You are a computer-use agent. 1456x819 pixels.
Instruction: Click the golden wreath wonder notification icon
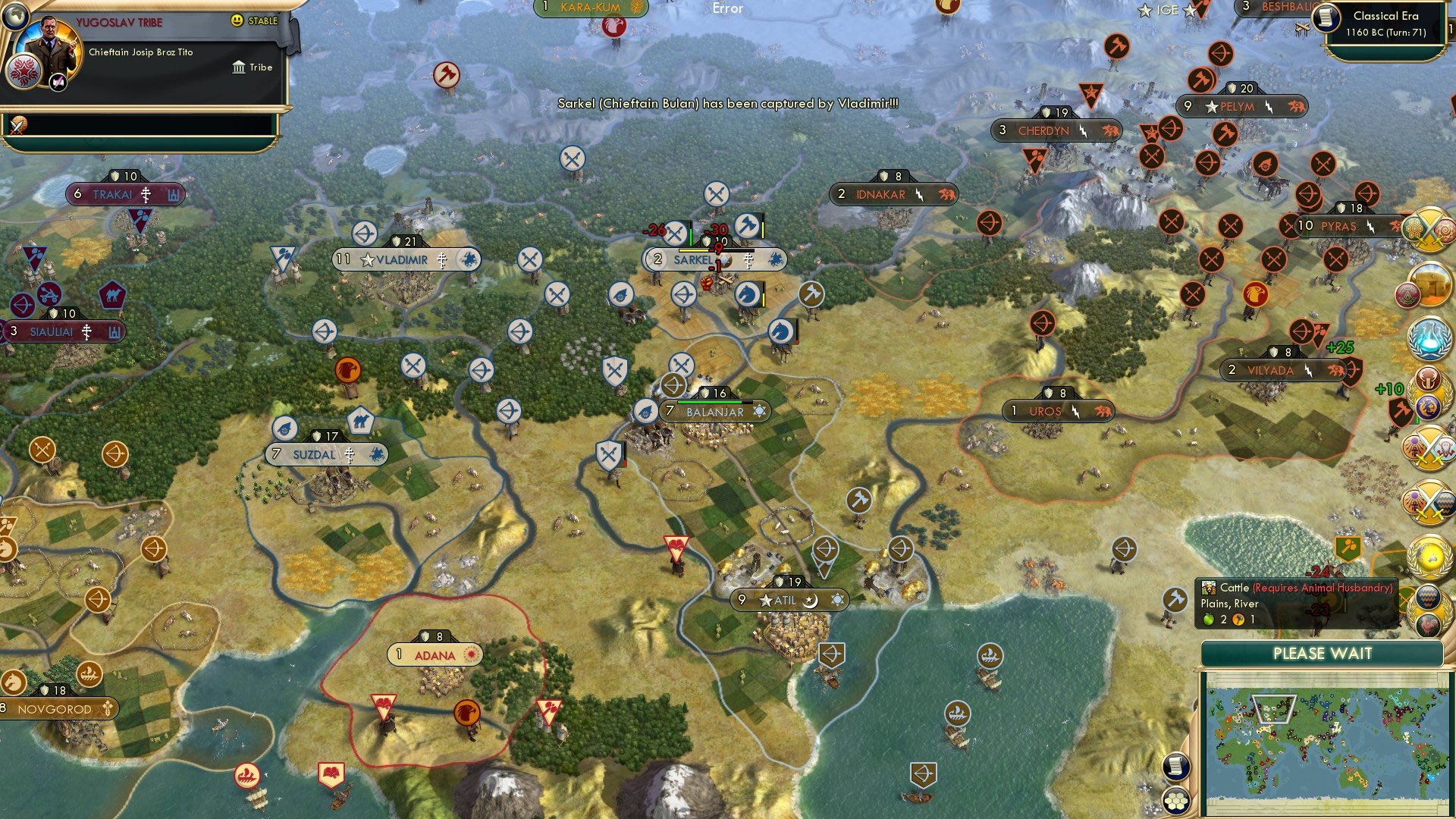1429,555
